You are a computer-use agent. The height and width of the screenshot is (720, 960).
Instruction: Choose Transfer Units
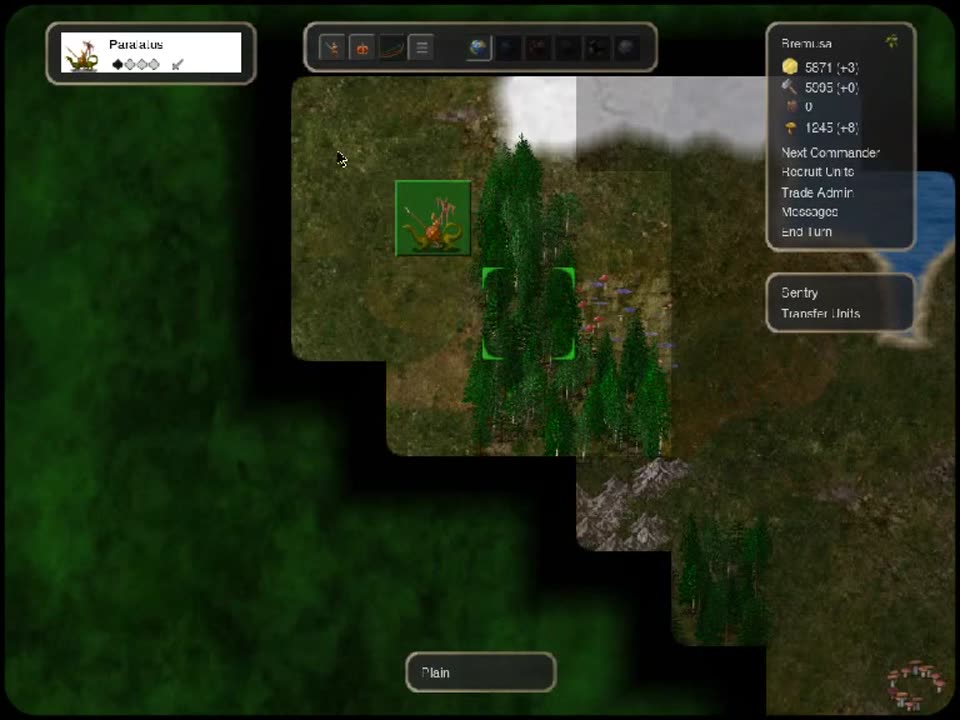click(x=820, y=313)
